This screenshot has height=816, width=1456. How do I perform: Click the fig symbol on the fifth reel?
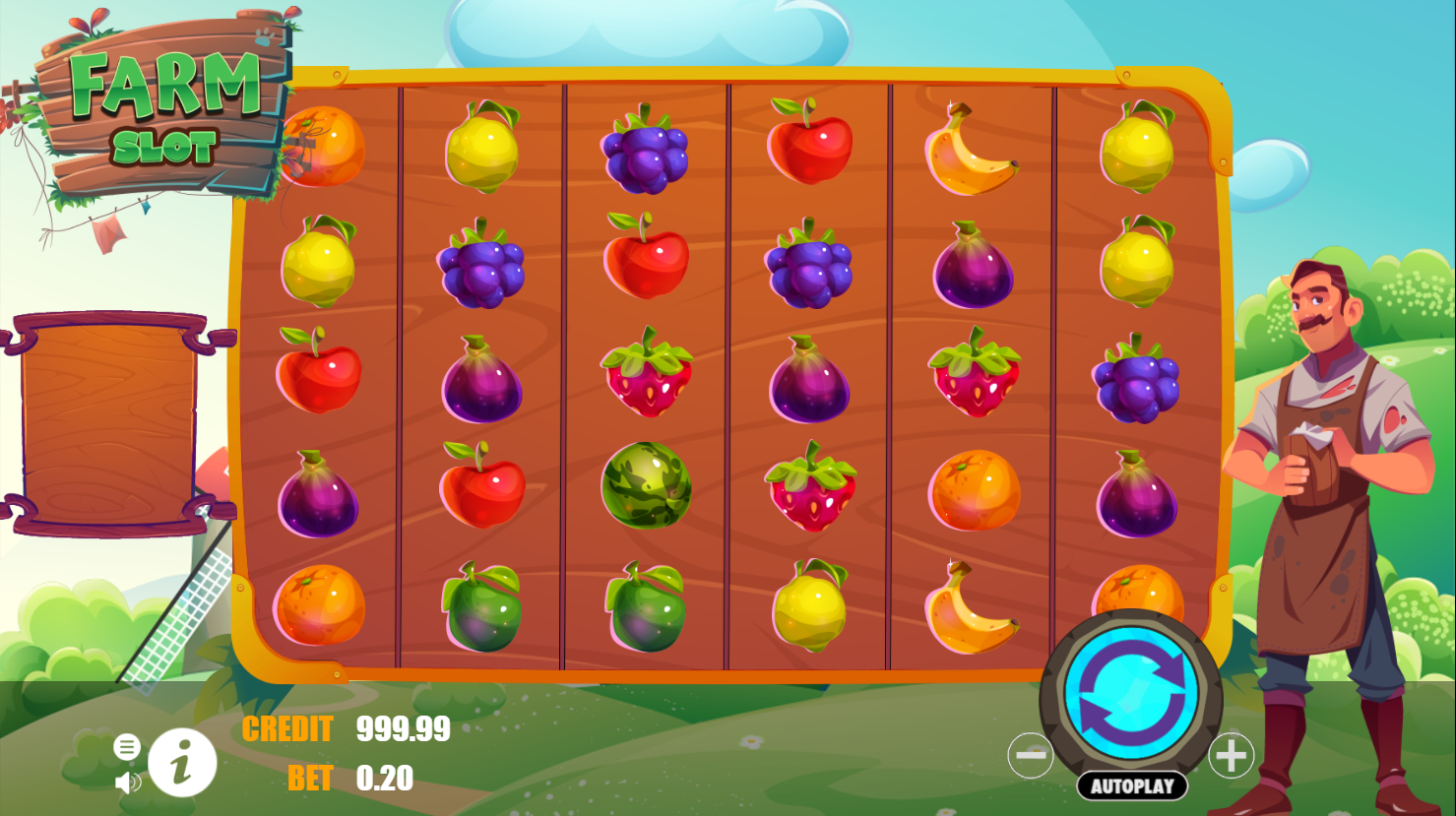(973, 266)
